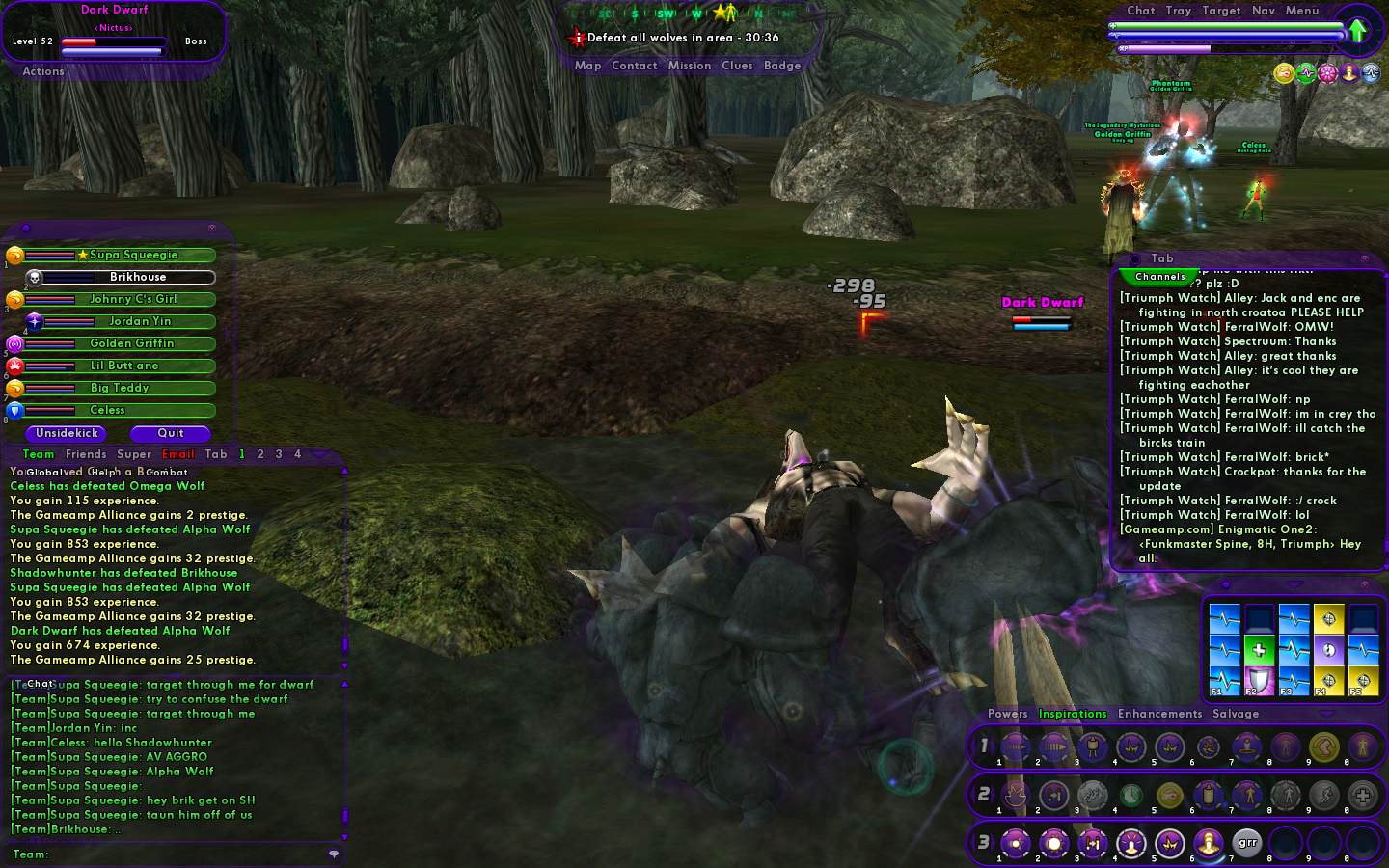Screen dimensions: 1389x868
Task: Show the Enhancements panel
Action: [x=1159, y=714]
